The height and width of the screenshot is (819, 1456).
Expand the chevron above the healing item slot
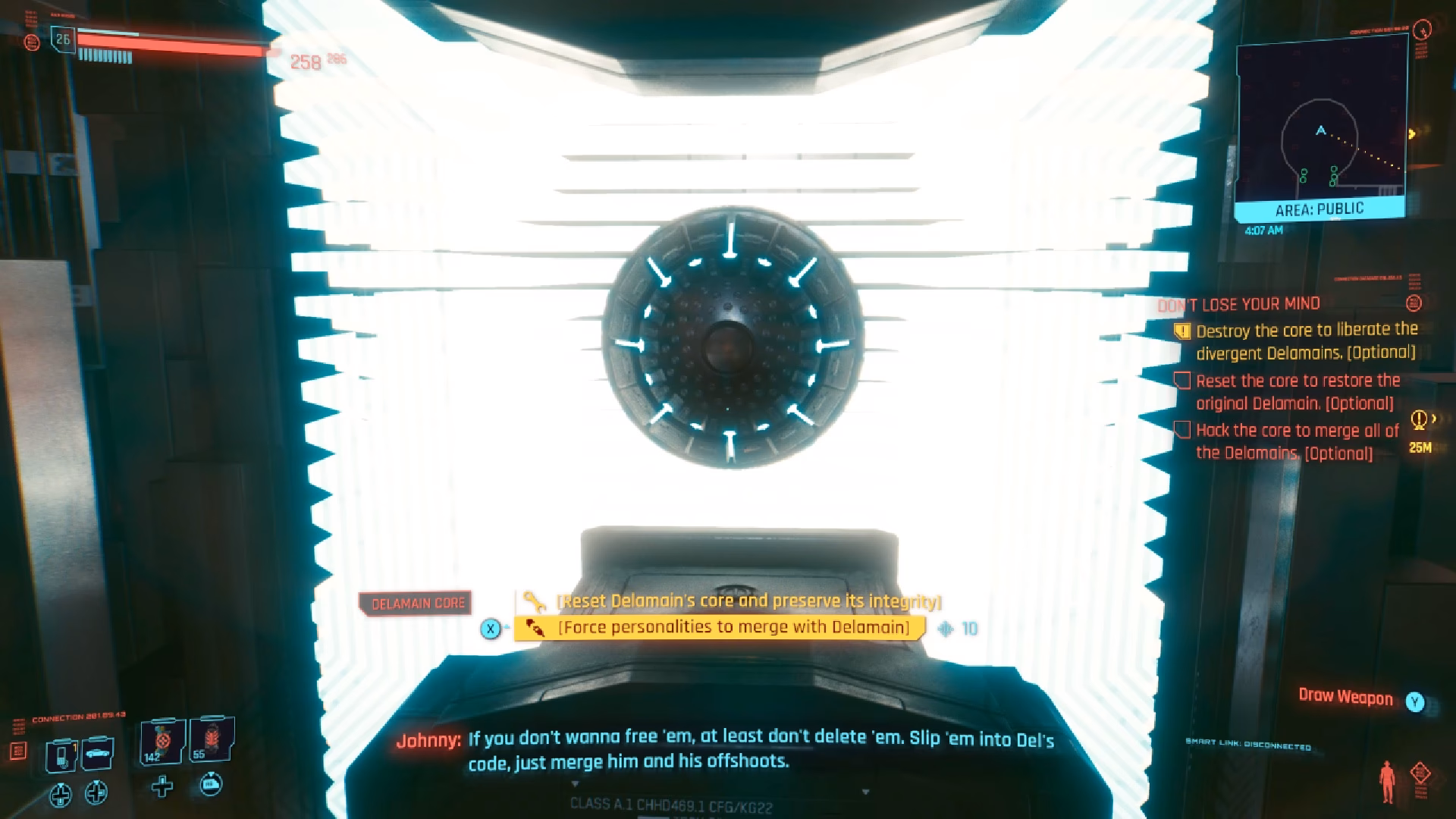click(163, 719)
